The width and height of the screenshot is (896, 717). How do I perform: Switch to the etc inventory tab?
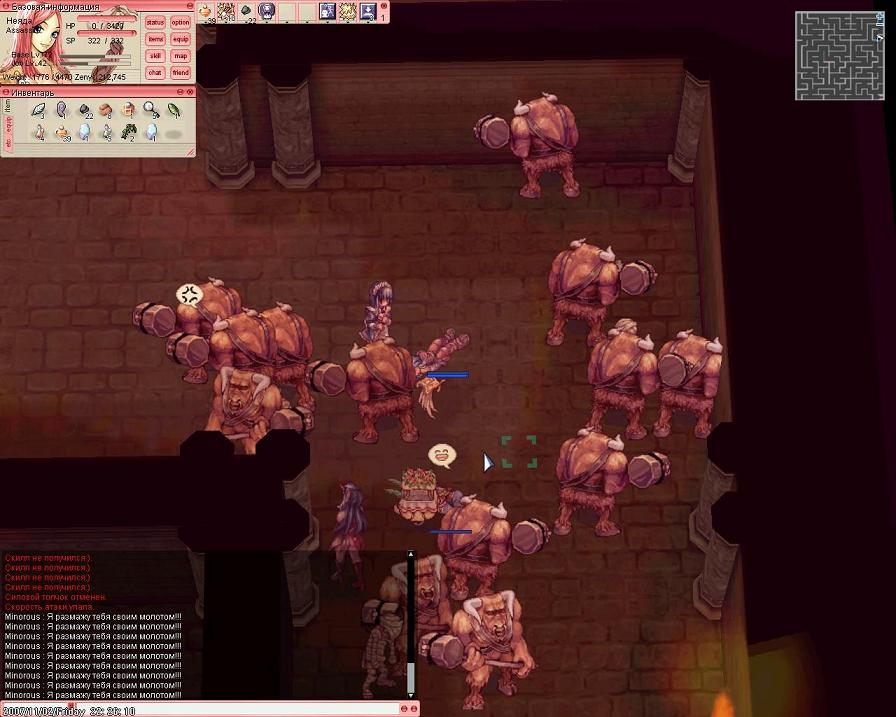coord(9,144)
